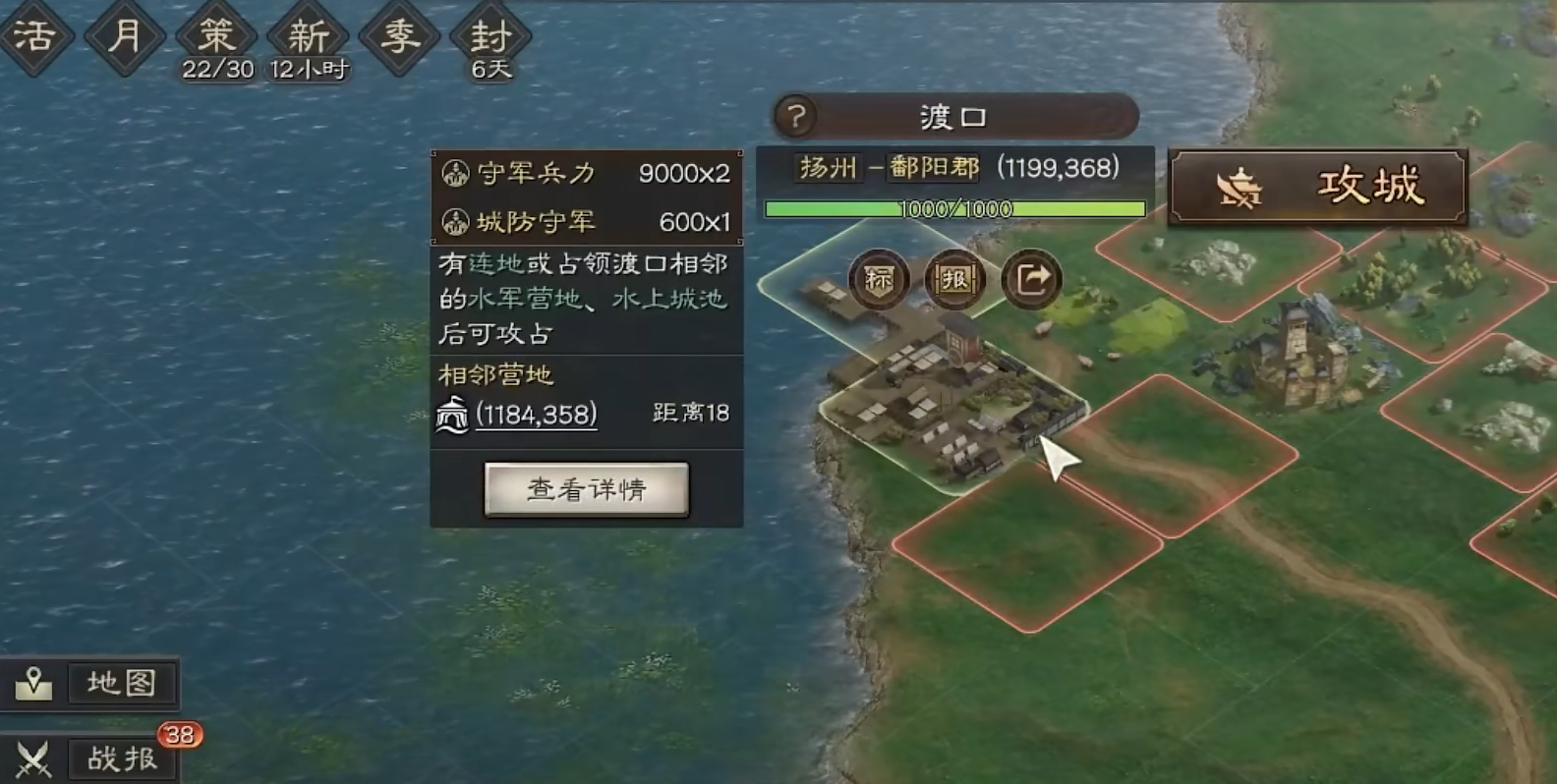
Task: Click the crossed swords icon beside 战报
Action: (x=33, y=757)
